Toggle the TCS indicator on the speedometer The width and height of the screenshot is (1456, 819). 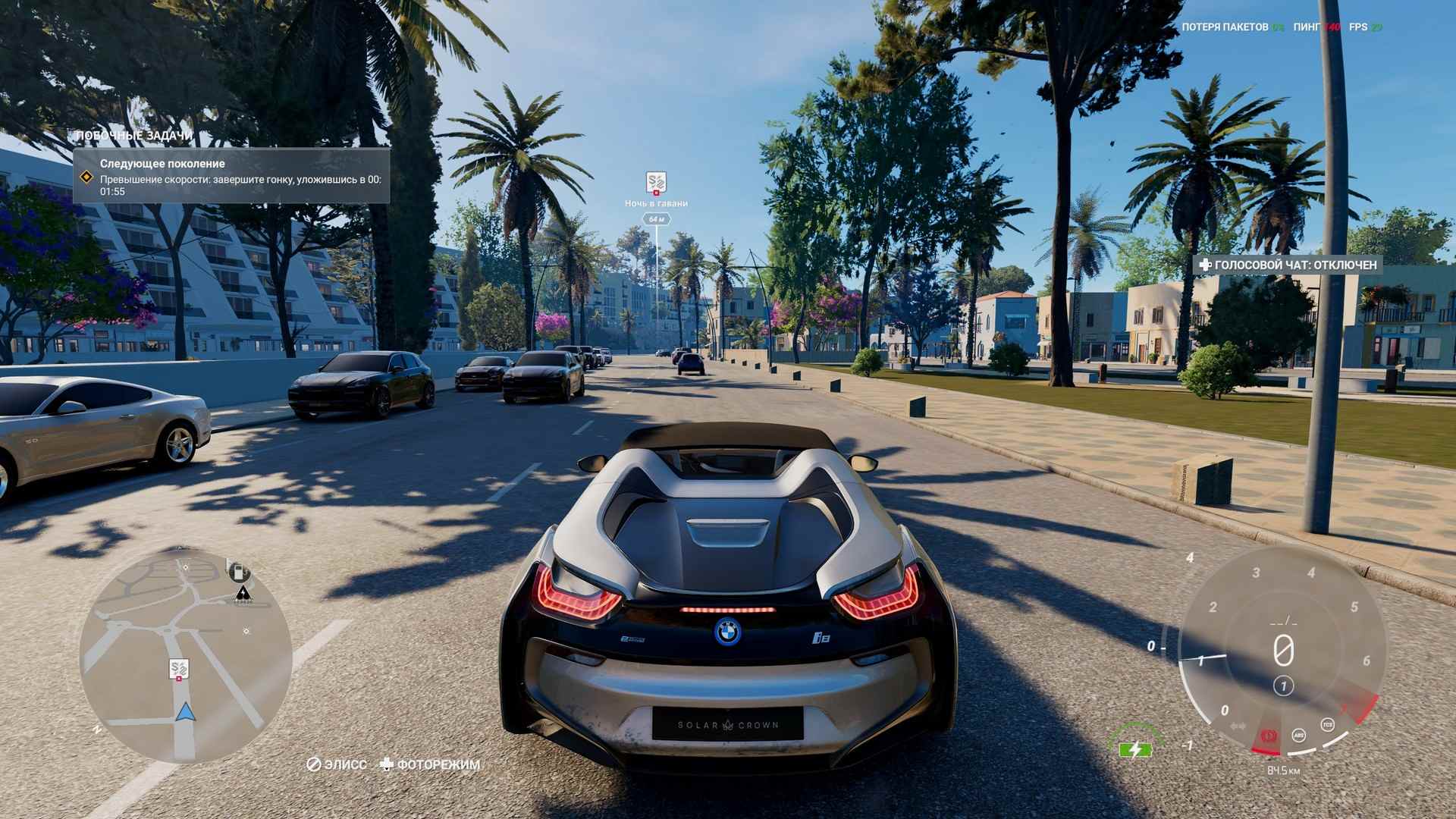1327,723
